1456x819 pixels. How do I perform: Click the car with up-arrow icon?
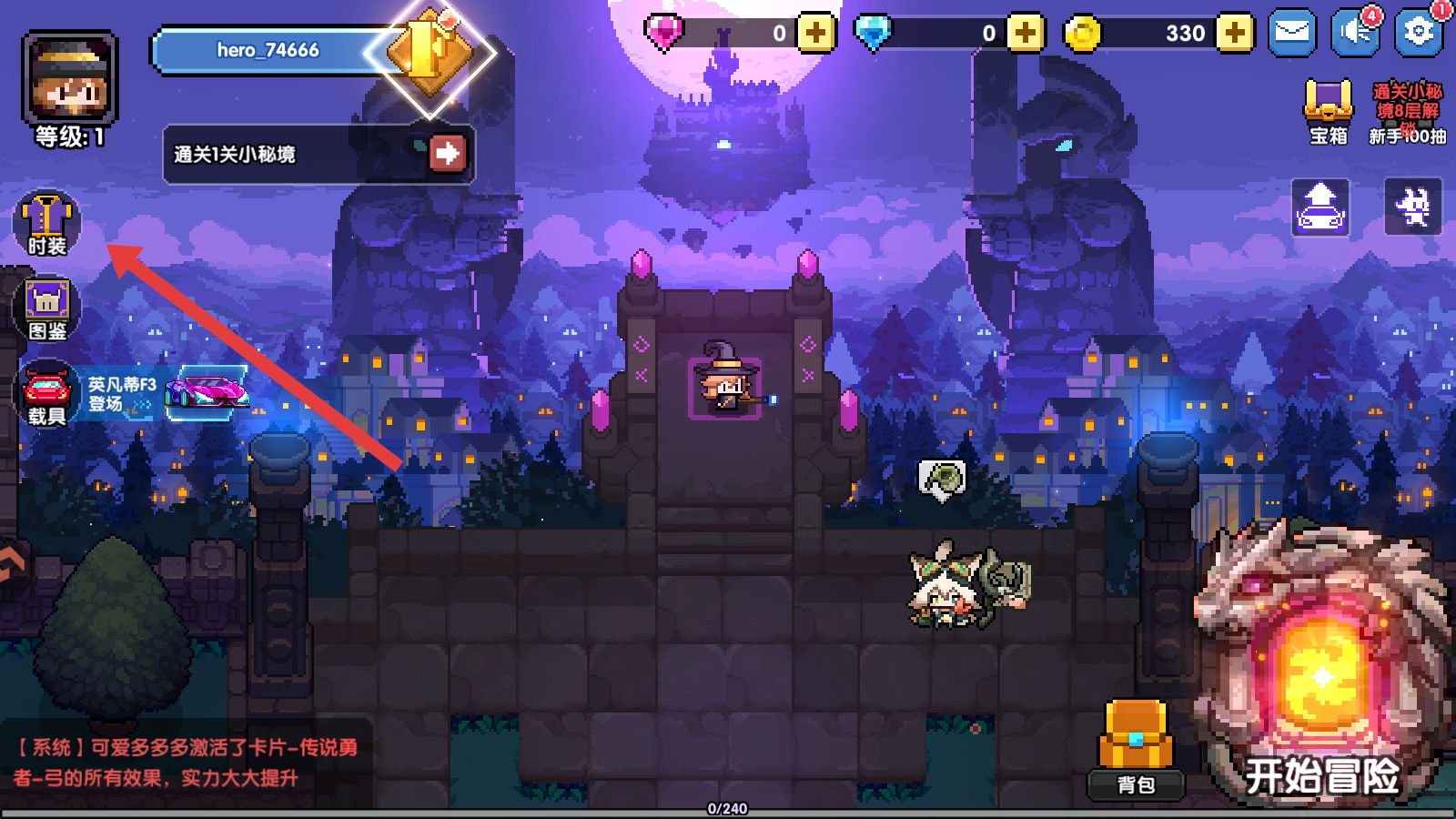pos(1320,207)
